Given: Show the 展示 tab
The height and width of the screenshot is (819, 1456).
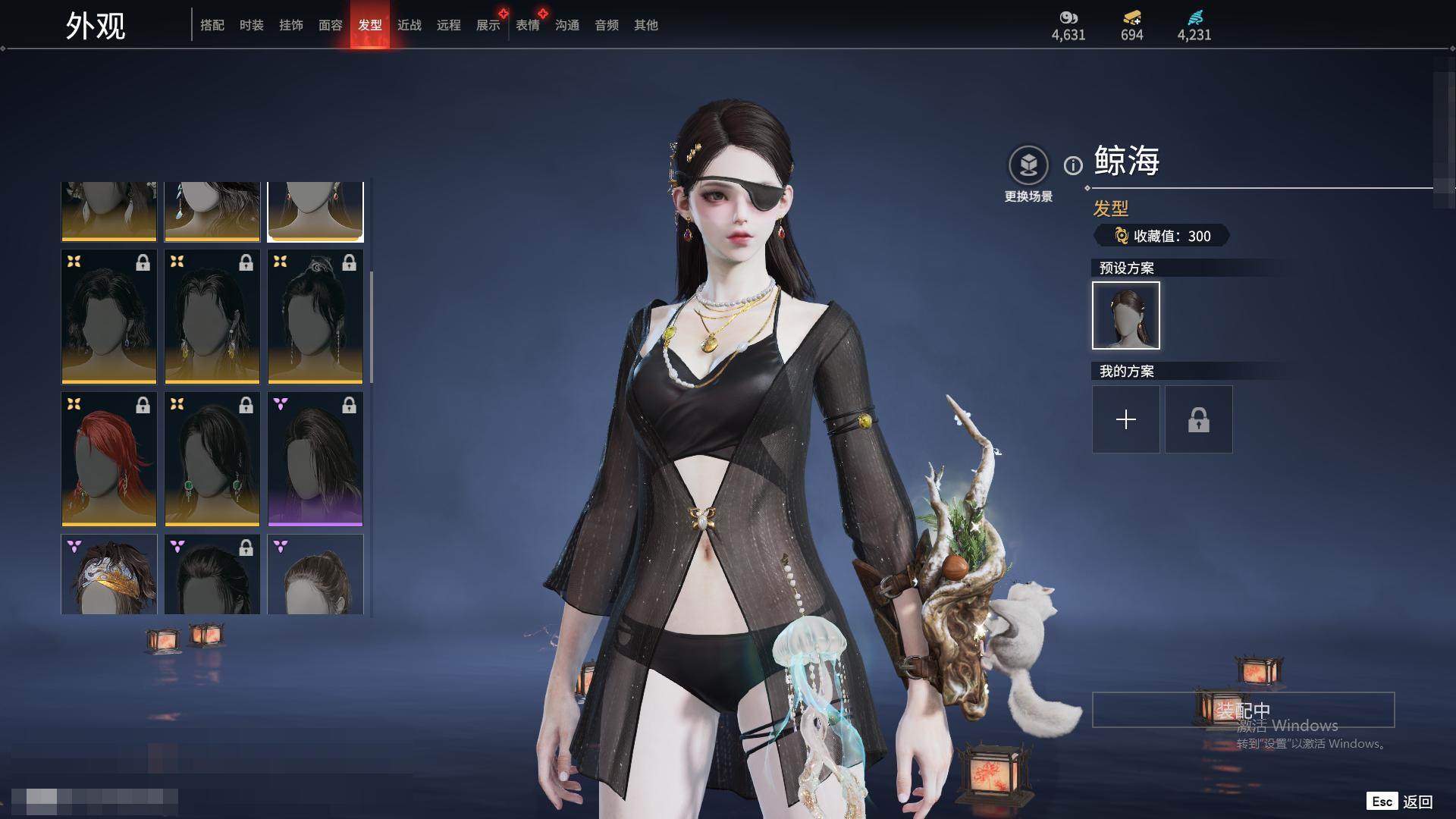Looking at the screenshot, I should 488,25.
